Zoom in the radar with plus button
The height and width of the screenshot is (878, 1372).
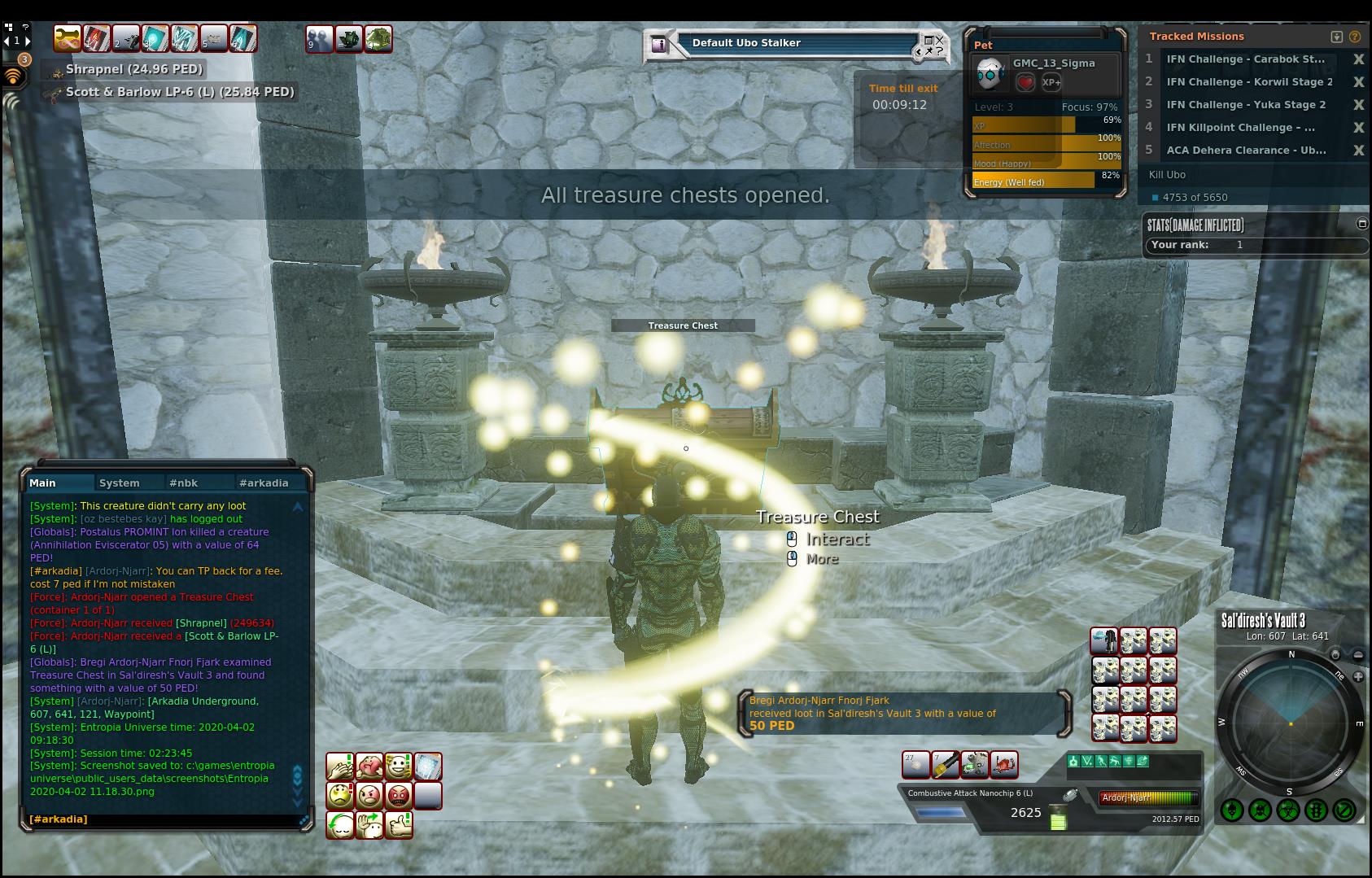click(x=1358, y=677)
